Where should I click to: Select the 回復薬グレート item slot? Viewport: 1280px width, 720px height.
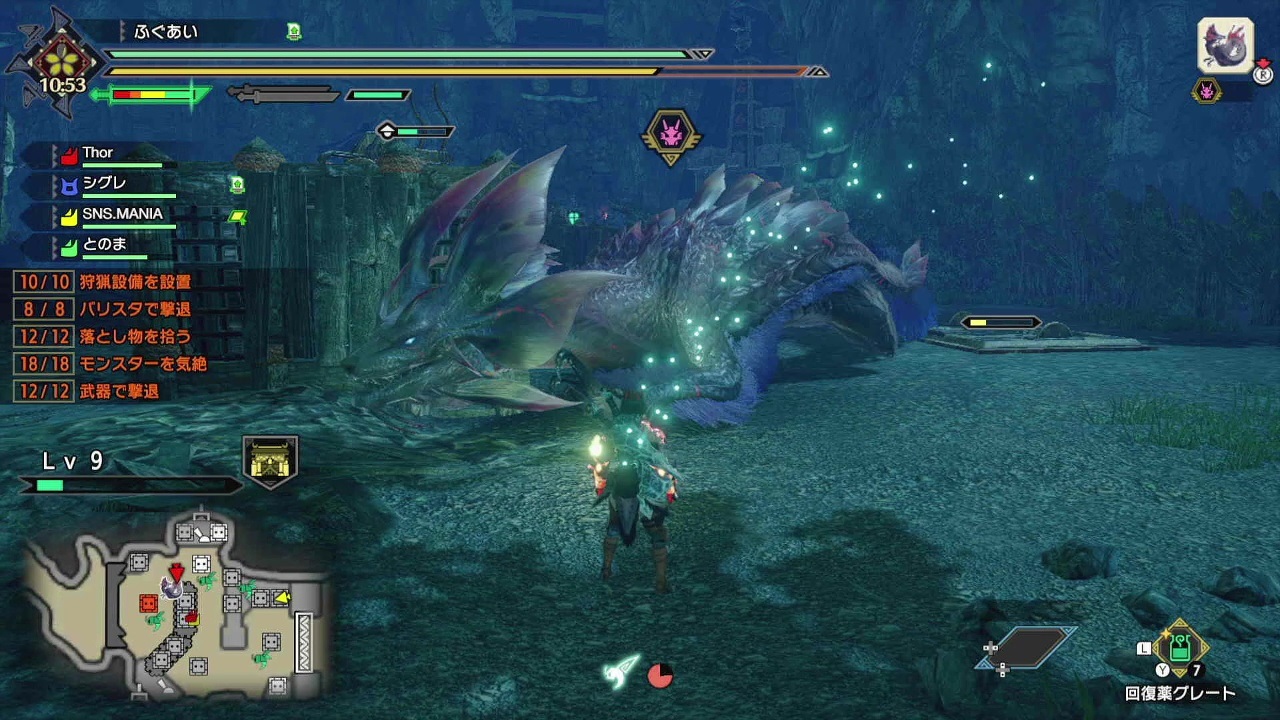[1180, 649]
